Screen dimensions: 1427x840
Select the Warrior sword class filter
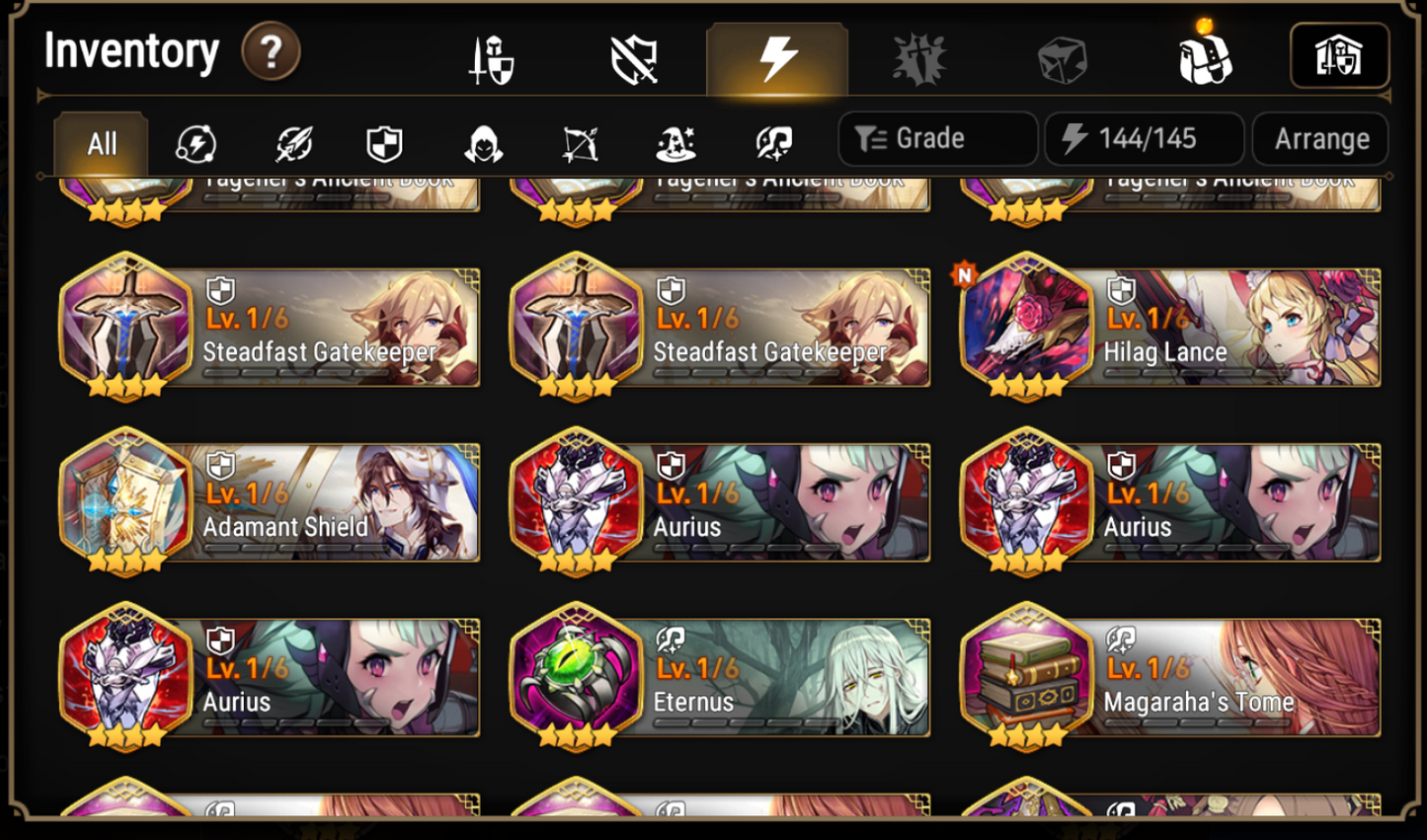(292, 143)
